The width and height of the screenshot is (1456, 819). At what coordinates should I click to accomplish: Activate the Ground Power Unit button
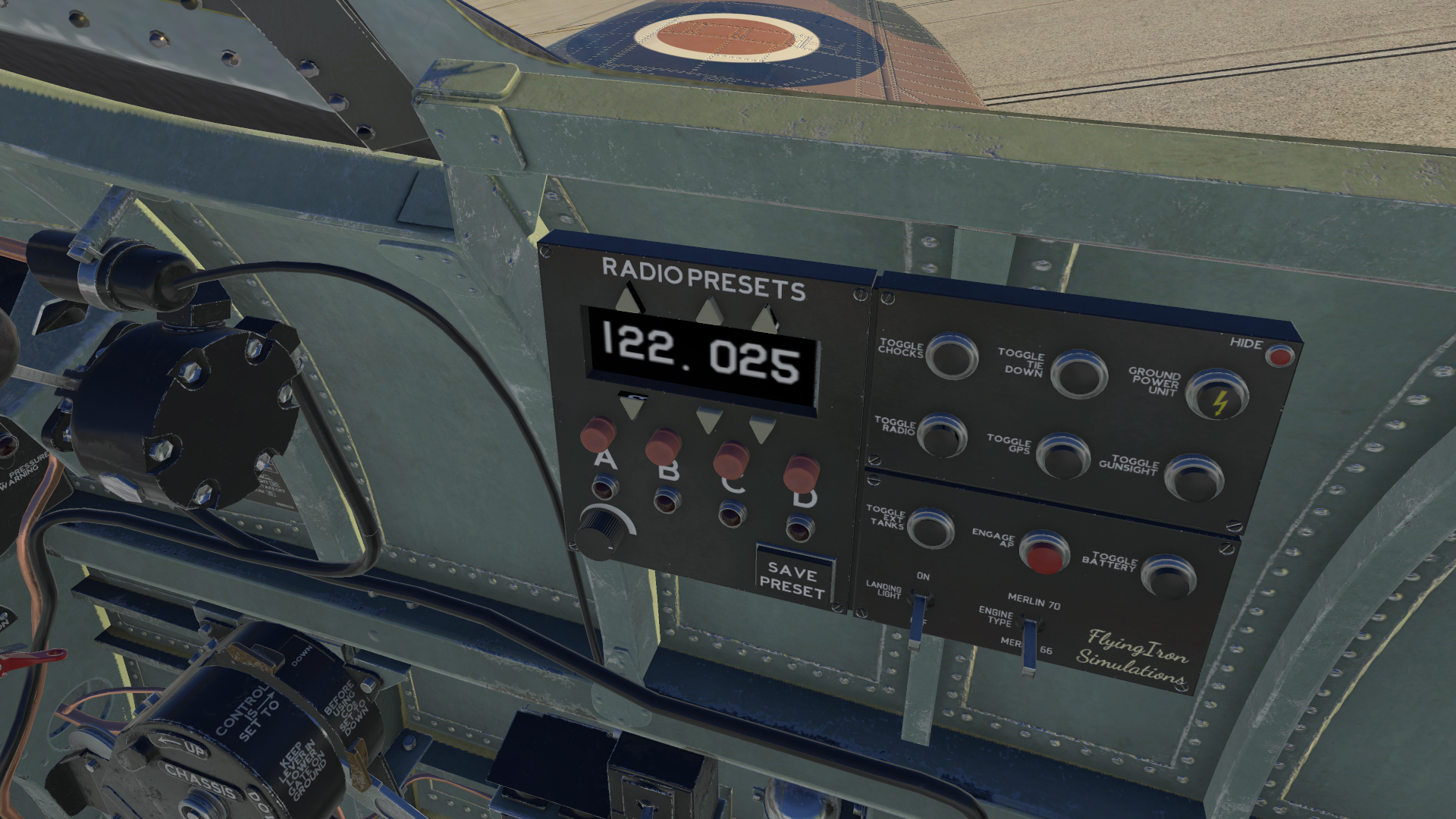[1216, 394]
